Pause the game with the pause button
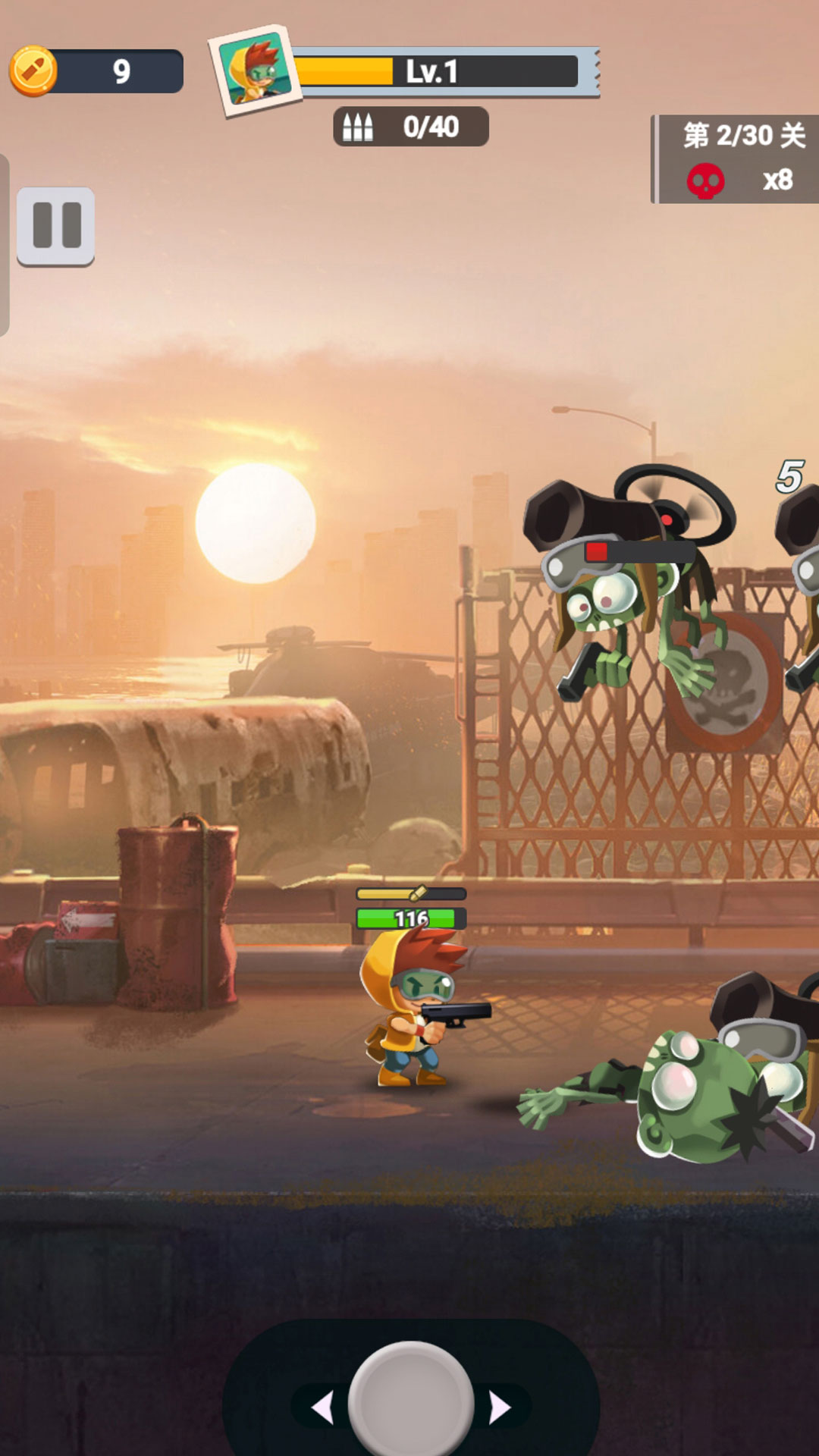 coord(56,226)
